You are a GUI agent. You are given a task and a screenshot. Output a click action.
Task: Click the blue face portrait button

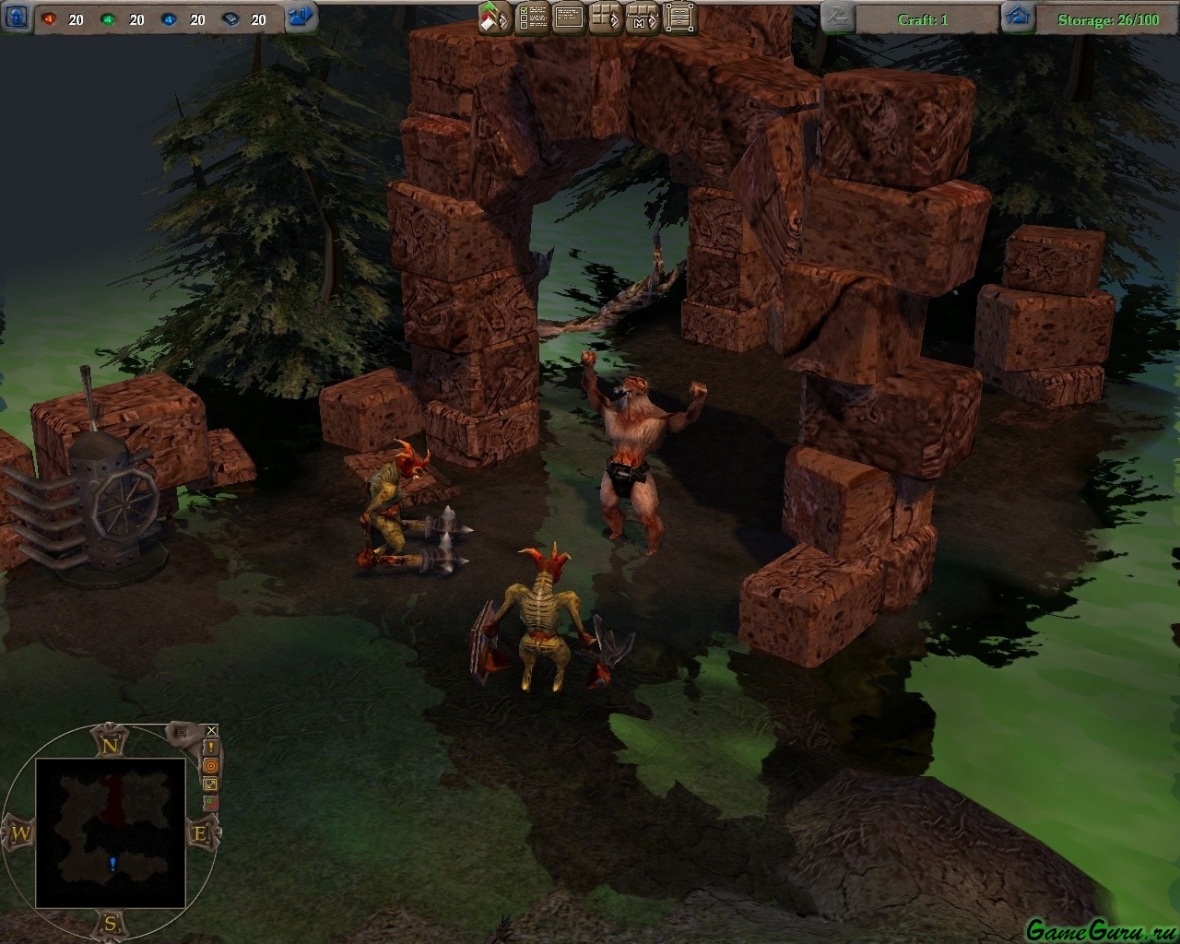[x=15, y=17]
